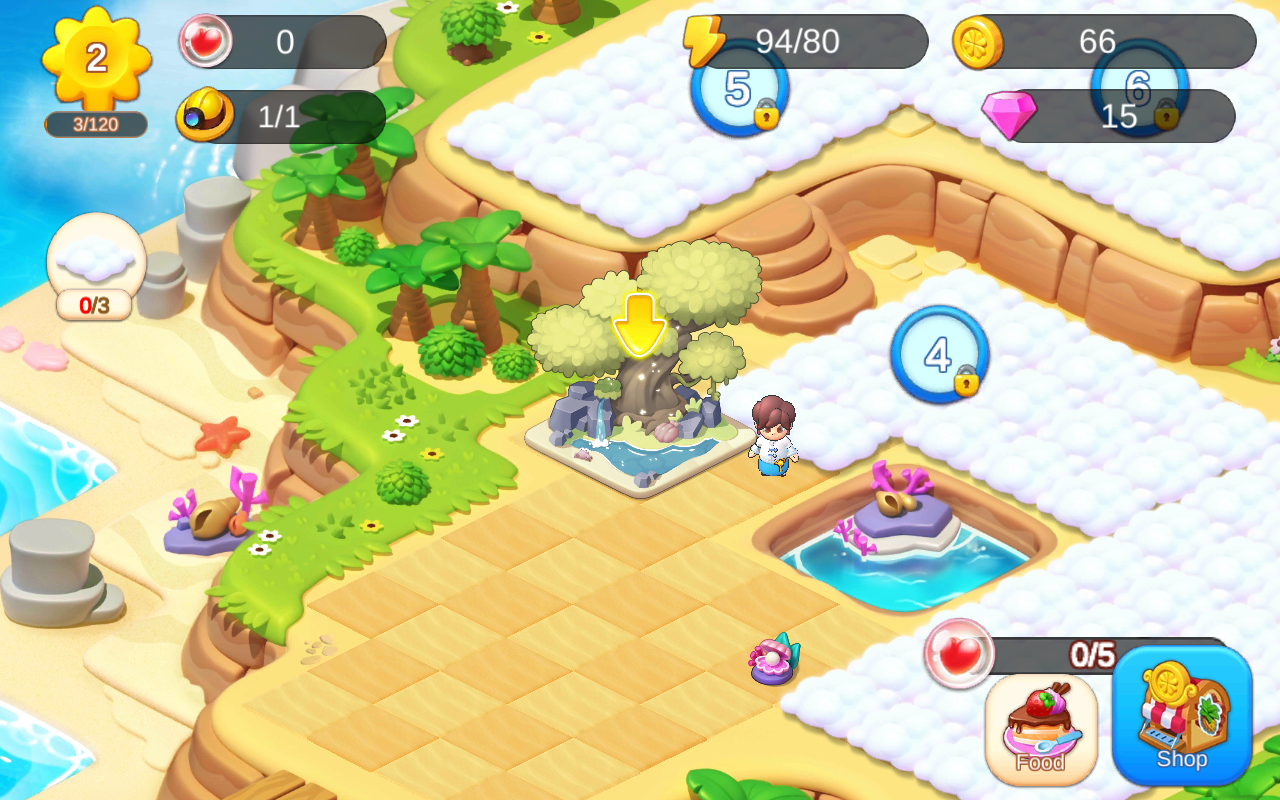
Task: Select the lemon coin currency icon
Action: click(x=980, y=42)
